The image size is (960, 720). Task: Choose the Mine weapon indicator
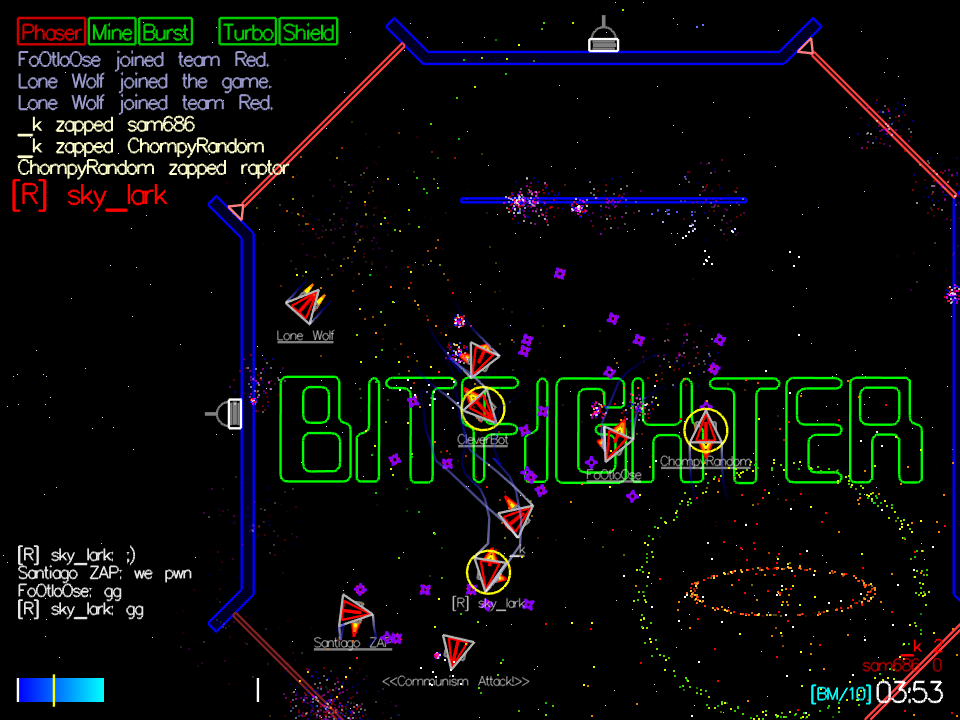[x=112, y=32]
